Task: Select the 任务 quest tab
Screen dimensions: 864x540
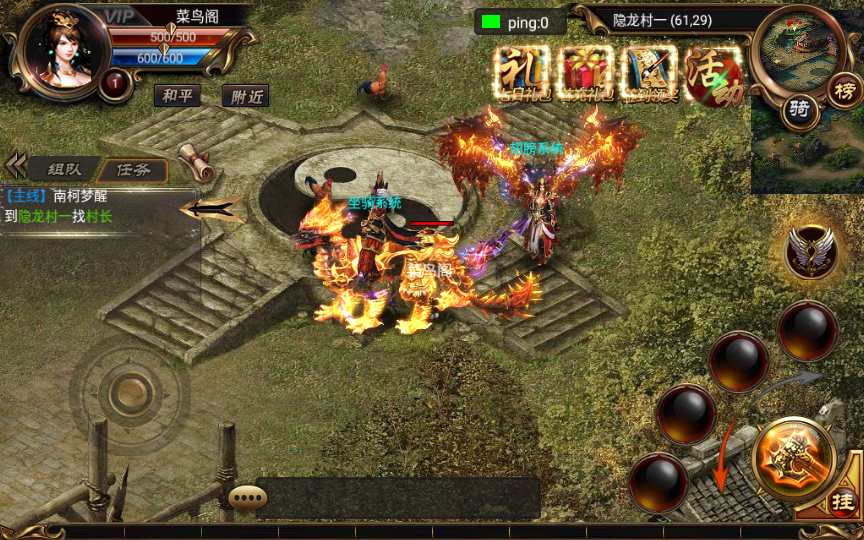Action: tap(133, 169)
